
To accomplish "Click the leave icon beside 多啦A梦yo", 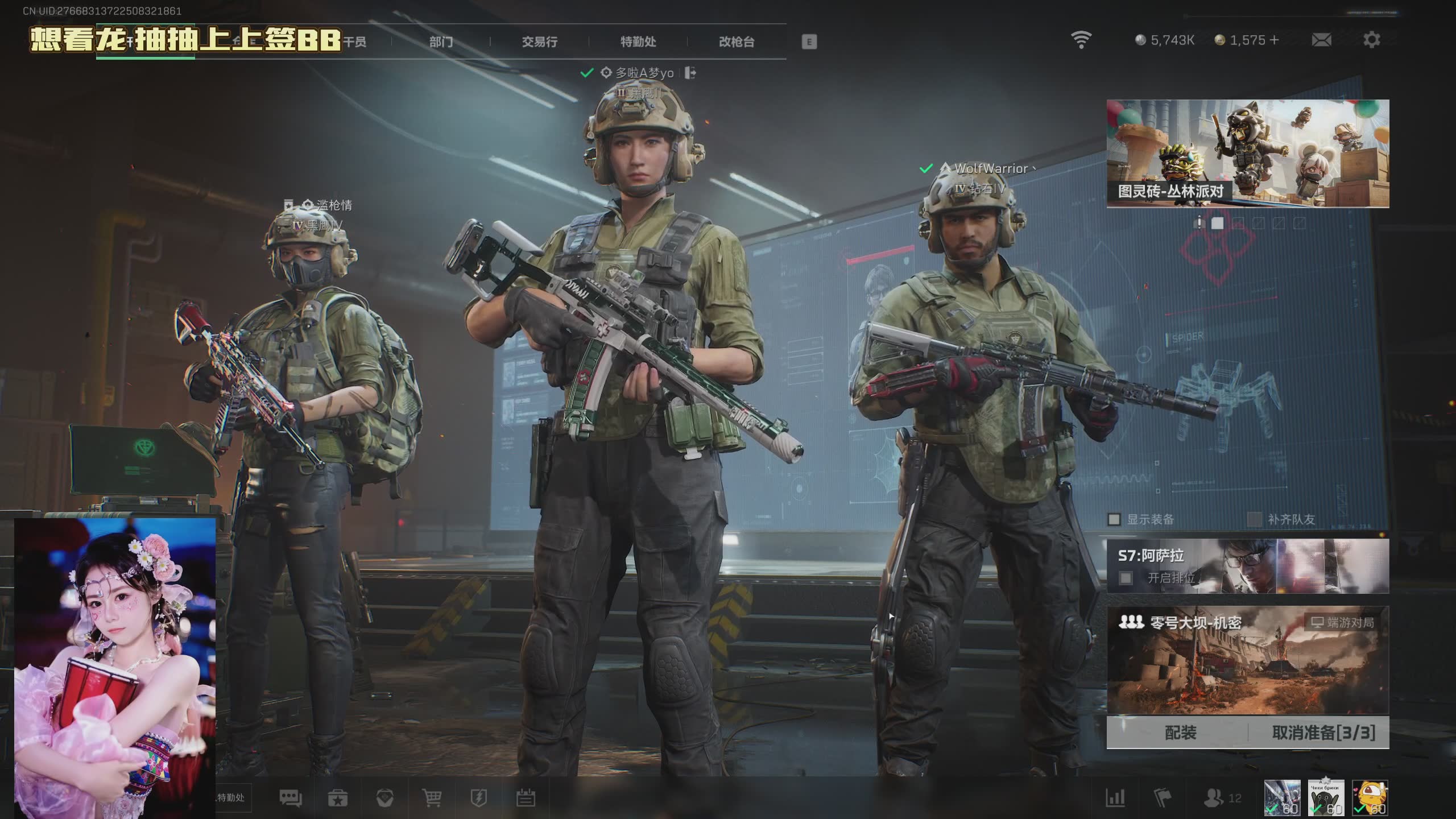I will coord(690,73).
